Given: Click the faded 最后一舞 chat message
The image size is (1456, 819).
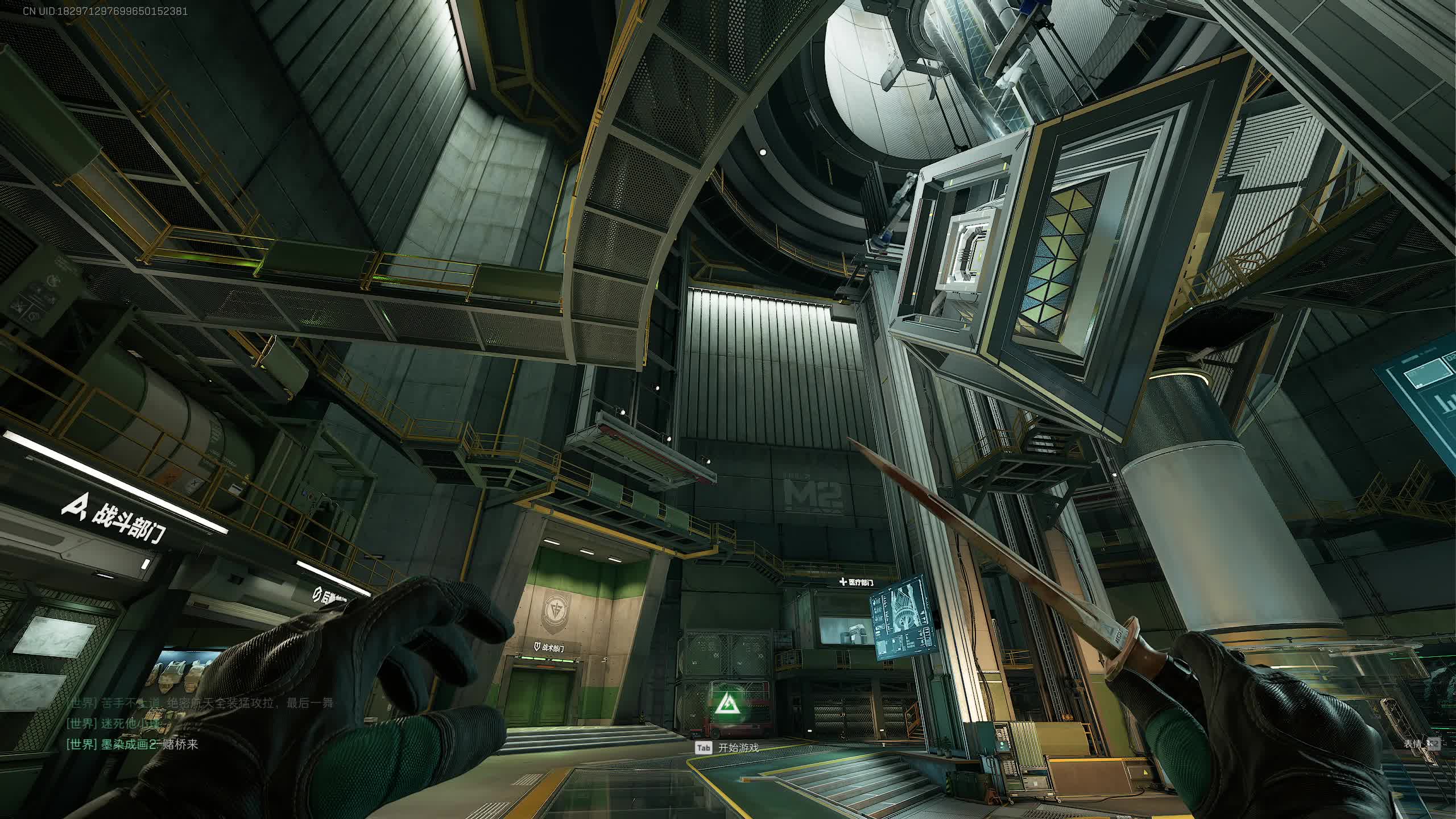Looking at the screenshot, I should 199,703.
